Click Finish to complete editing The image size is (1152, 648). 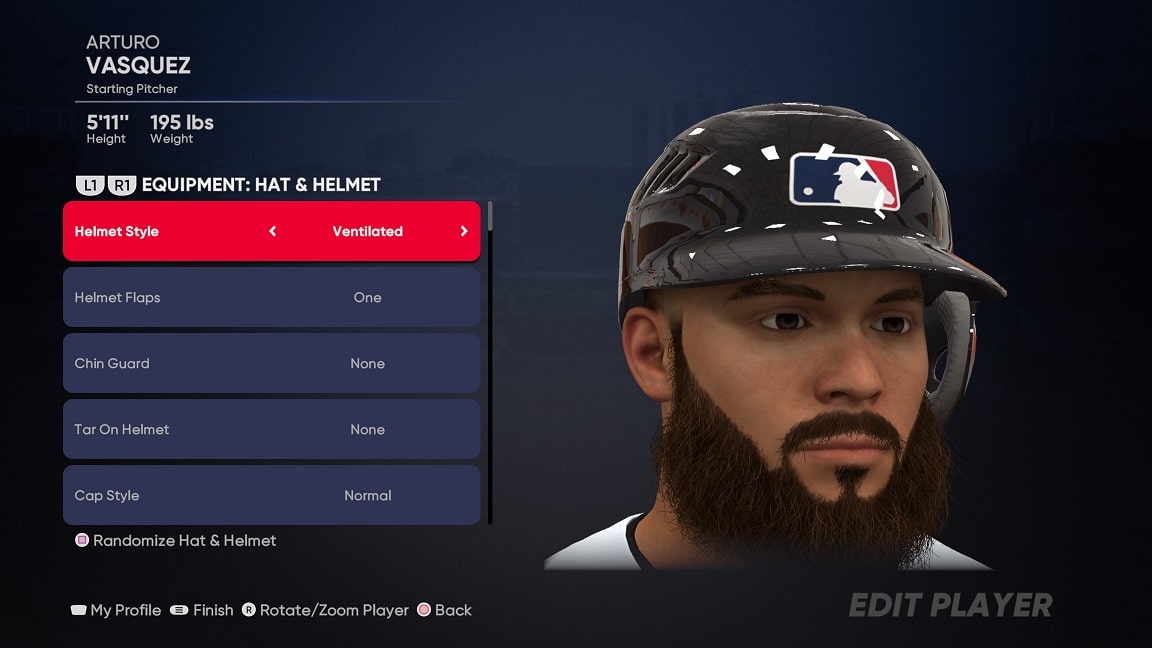click(202, 610)
